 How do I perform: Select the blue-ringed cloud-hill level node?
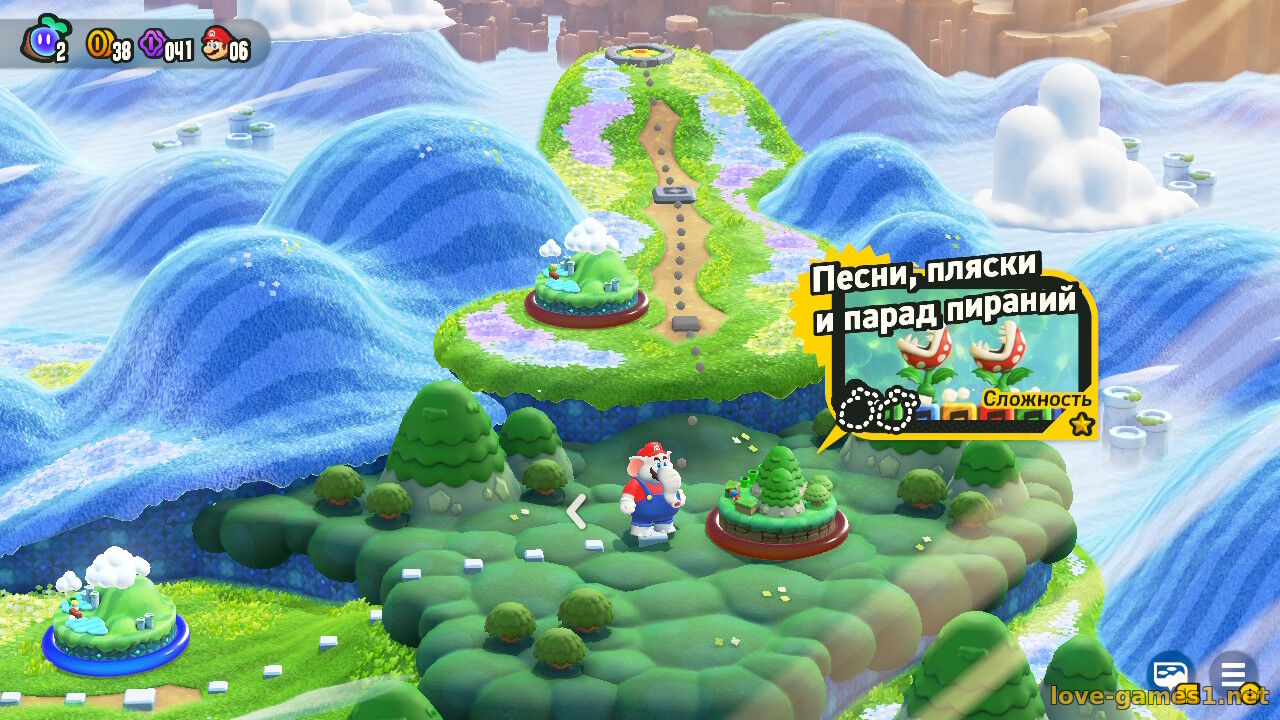click(x=115, y=617)
